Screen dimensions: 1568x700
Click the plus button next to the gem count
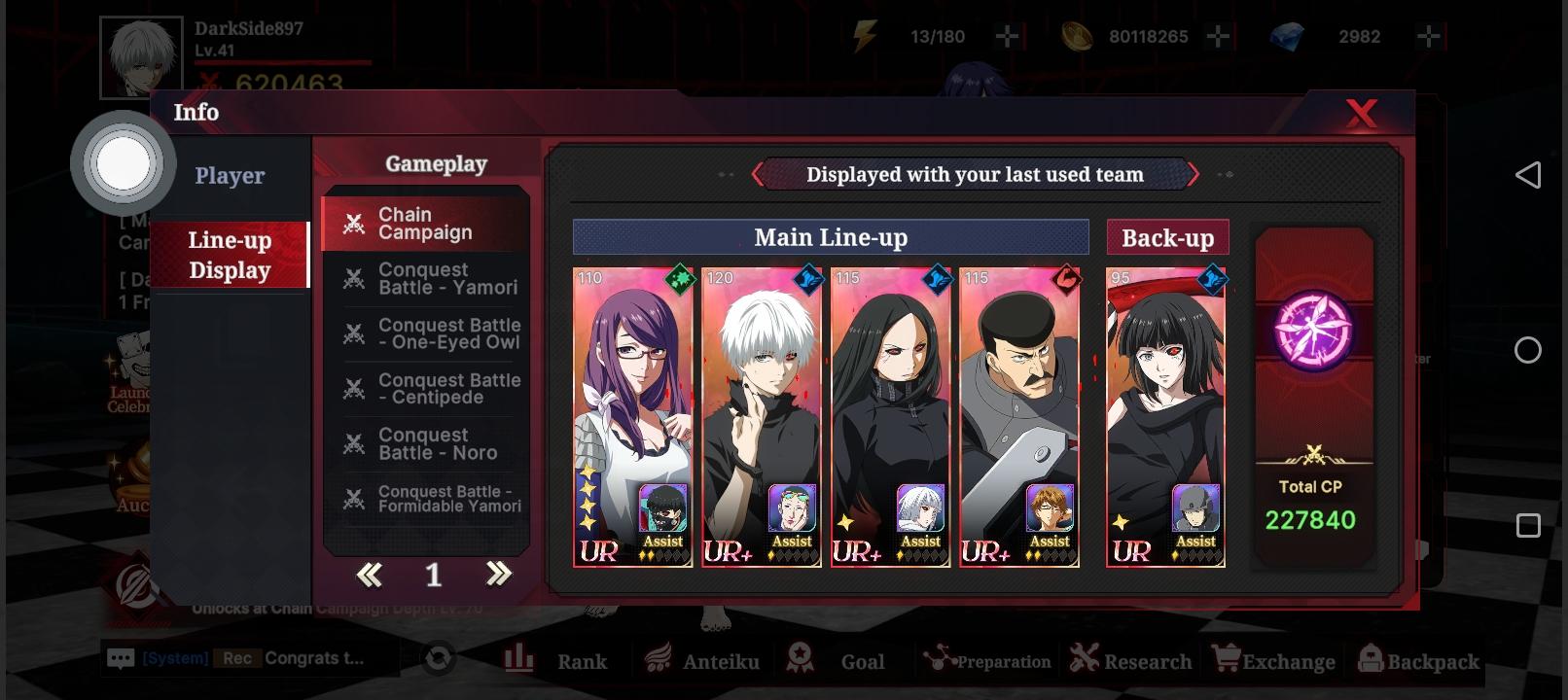(1428, 37)
